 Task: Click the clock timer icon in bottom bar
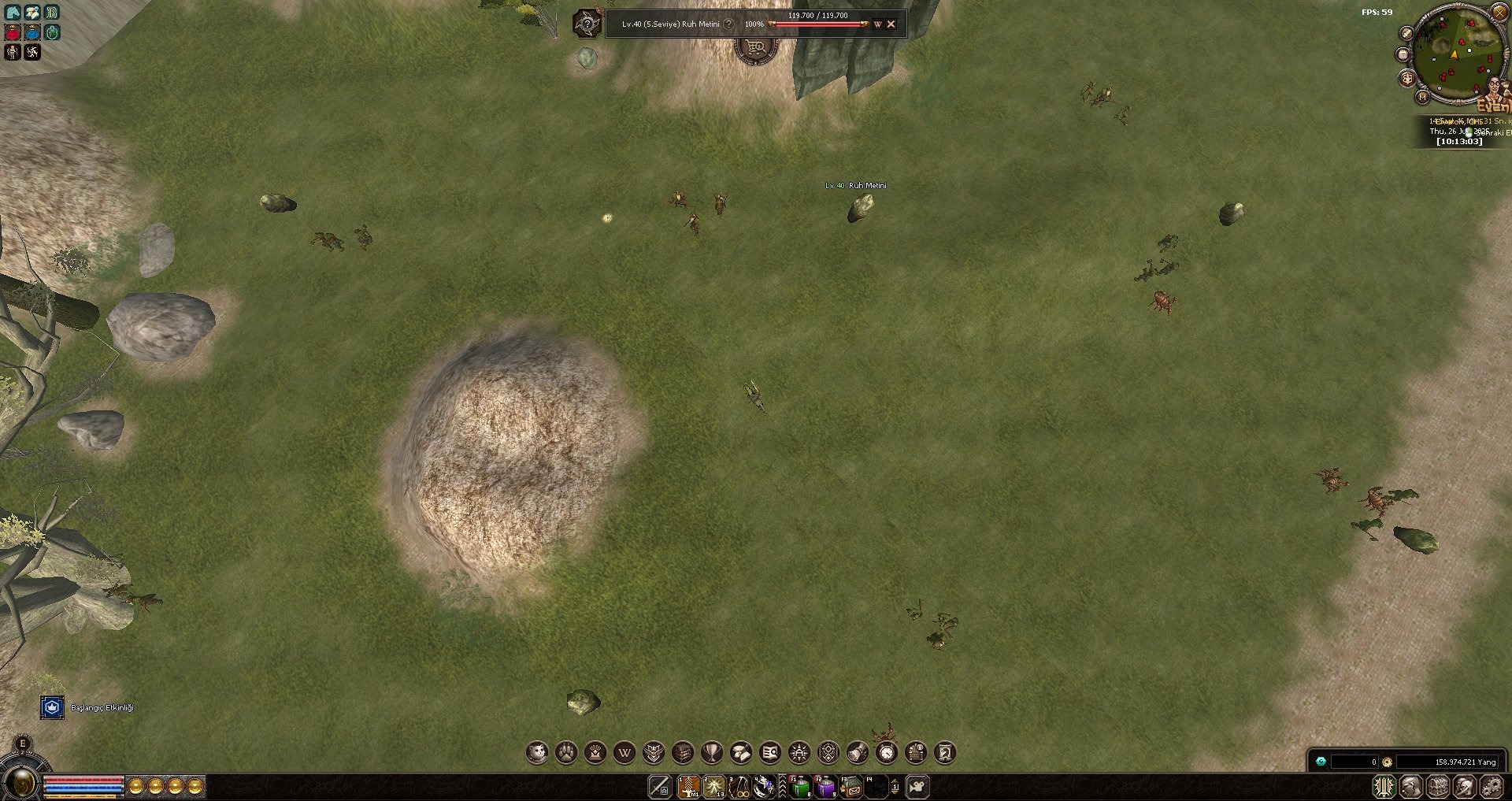[888, 752]
